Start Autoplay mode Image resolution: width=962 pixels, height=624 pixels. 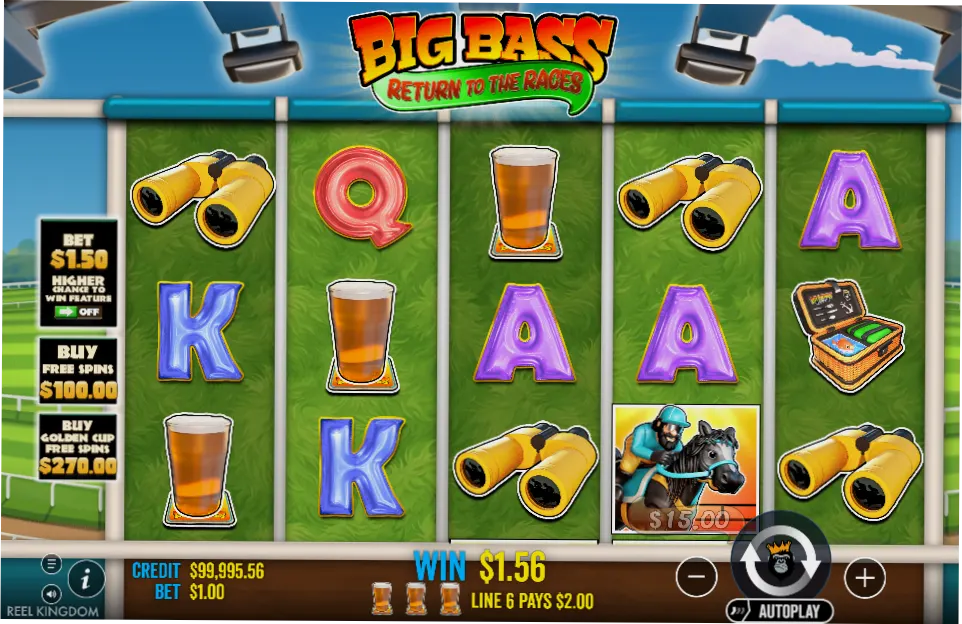coord(780,610)
